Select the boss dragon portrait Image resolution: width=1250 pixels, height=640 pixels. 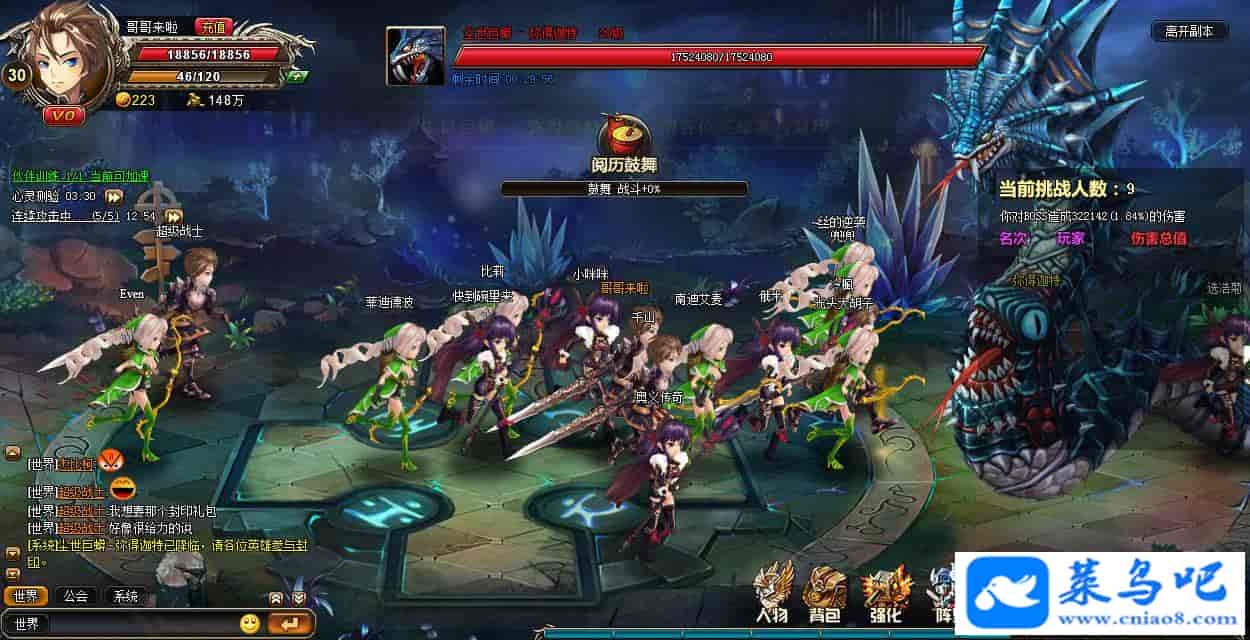pyautogui.click(x=415, y=56)
